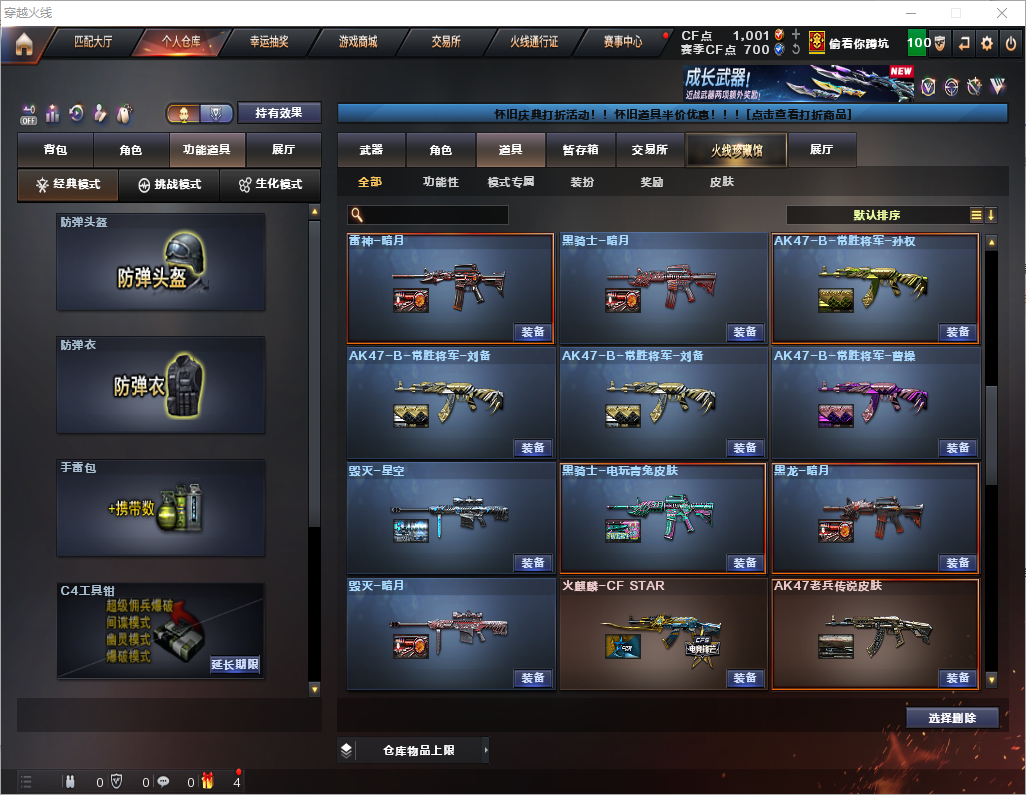This screenshot has width=1026, height=795.
Task: Click 选择删除 button
Action: (951, 718)
